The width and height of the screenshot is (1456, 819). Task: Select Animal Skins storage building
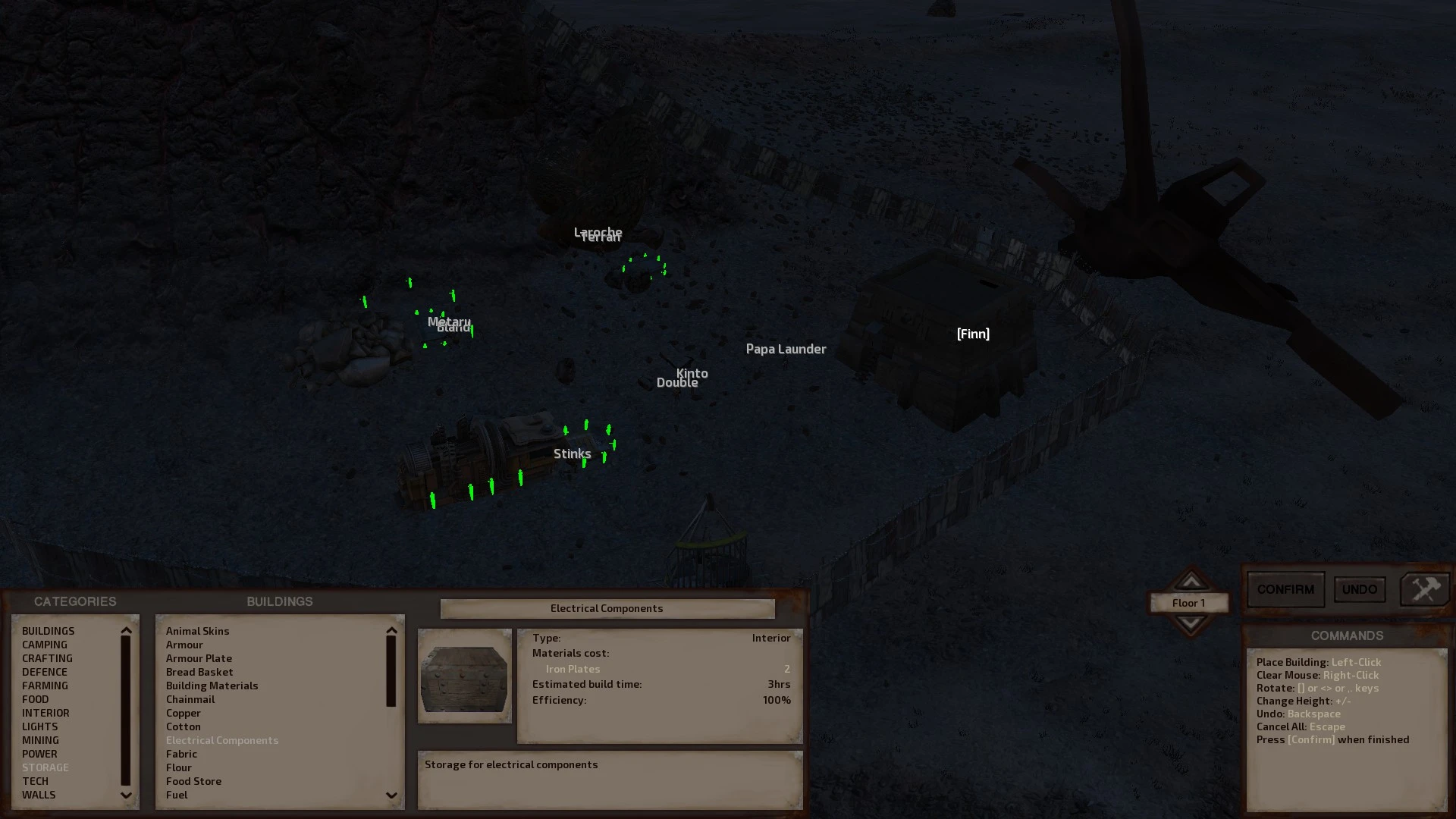(197, 631)
